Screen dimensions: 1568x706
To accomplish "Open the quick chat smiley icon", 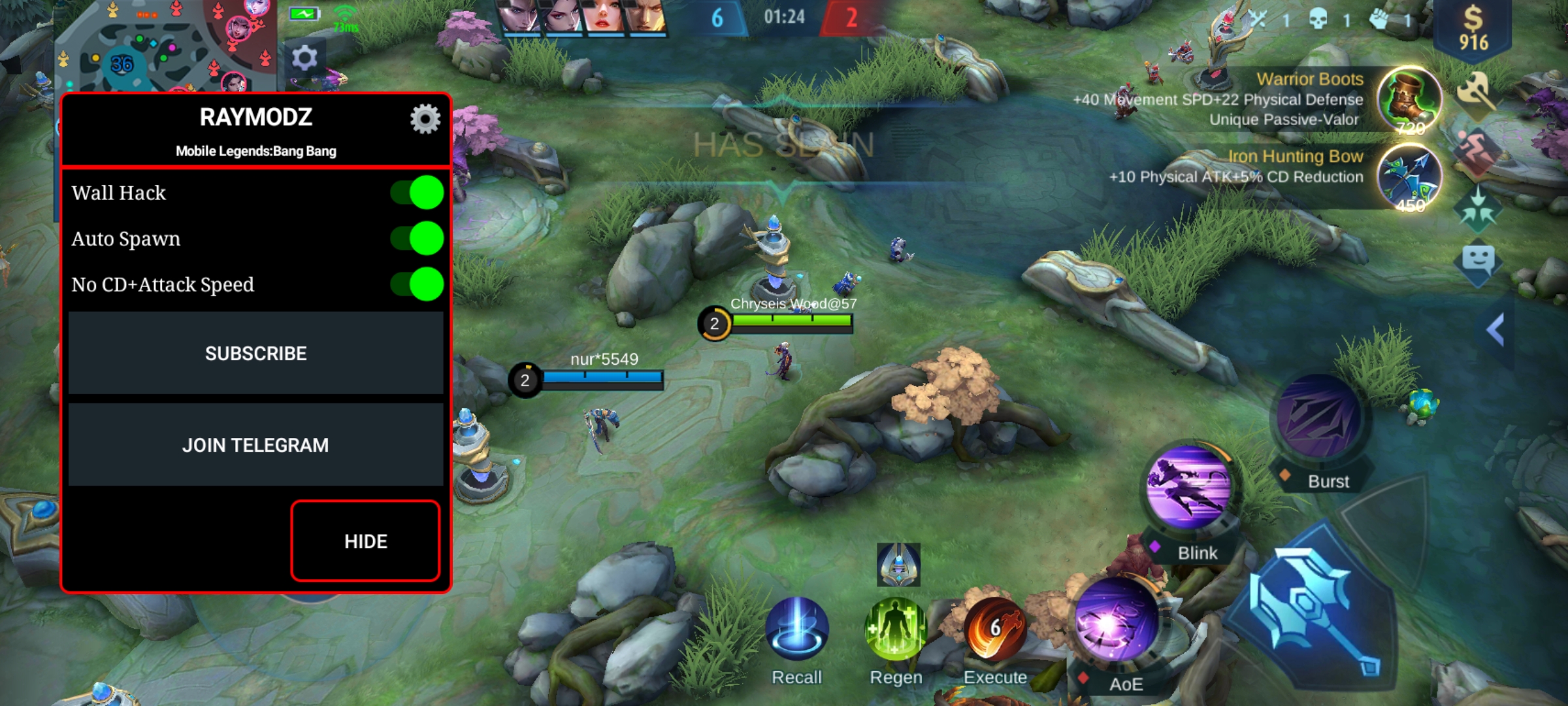I will click(x=1478, y=260).
